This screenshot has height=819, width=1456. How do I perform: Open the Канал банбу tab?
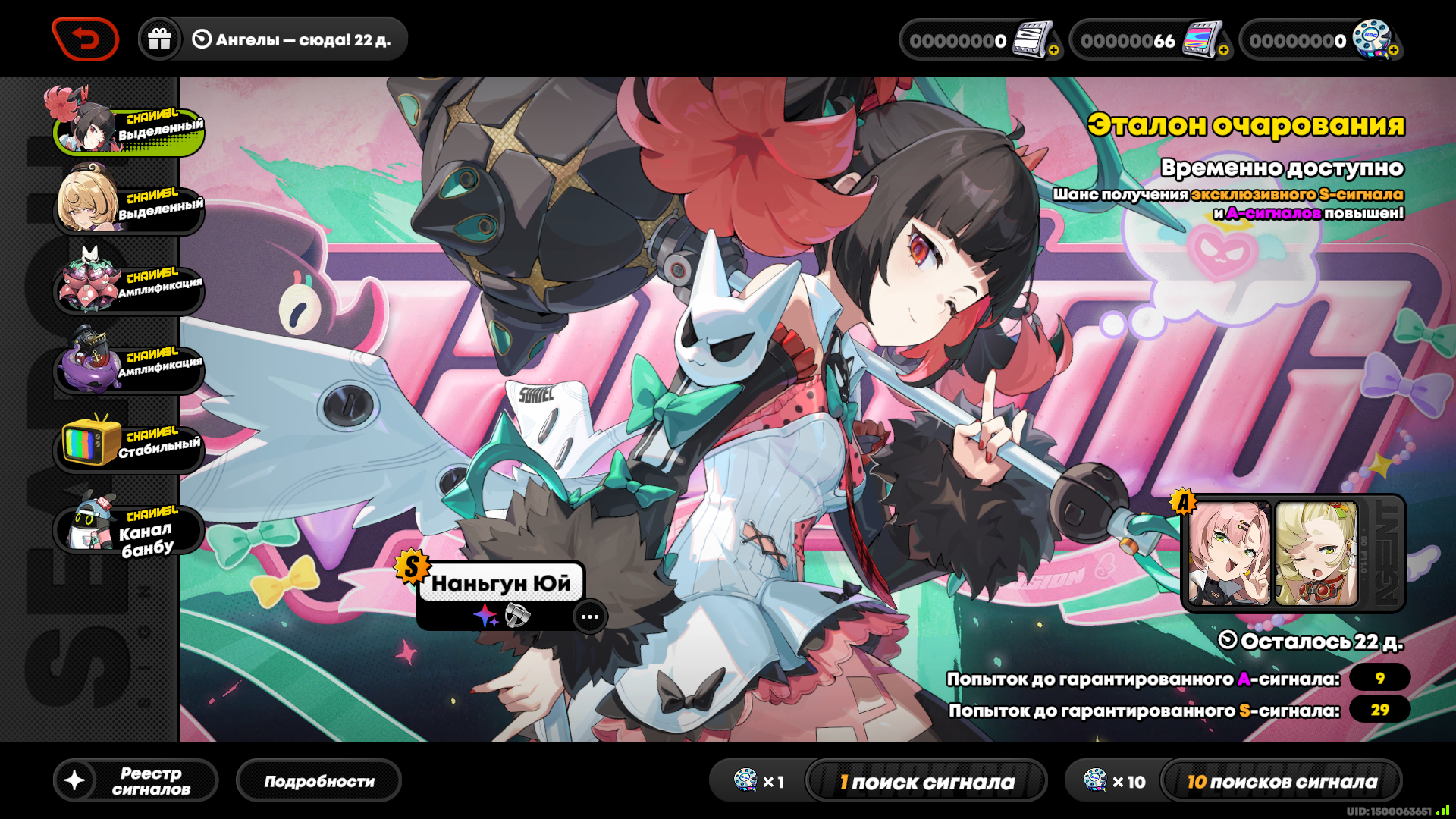point(129,528)
